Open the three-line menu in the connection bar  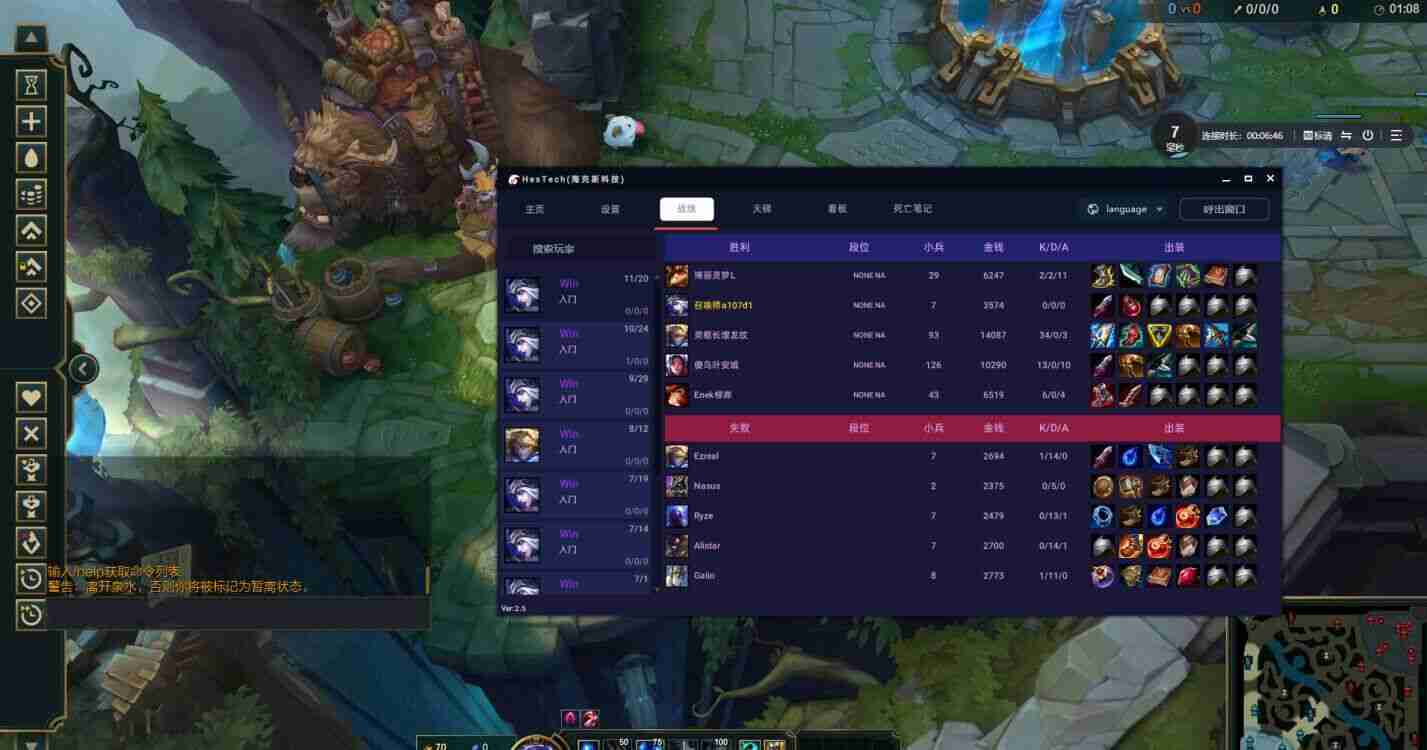(1396, 135)
